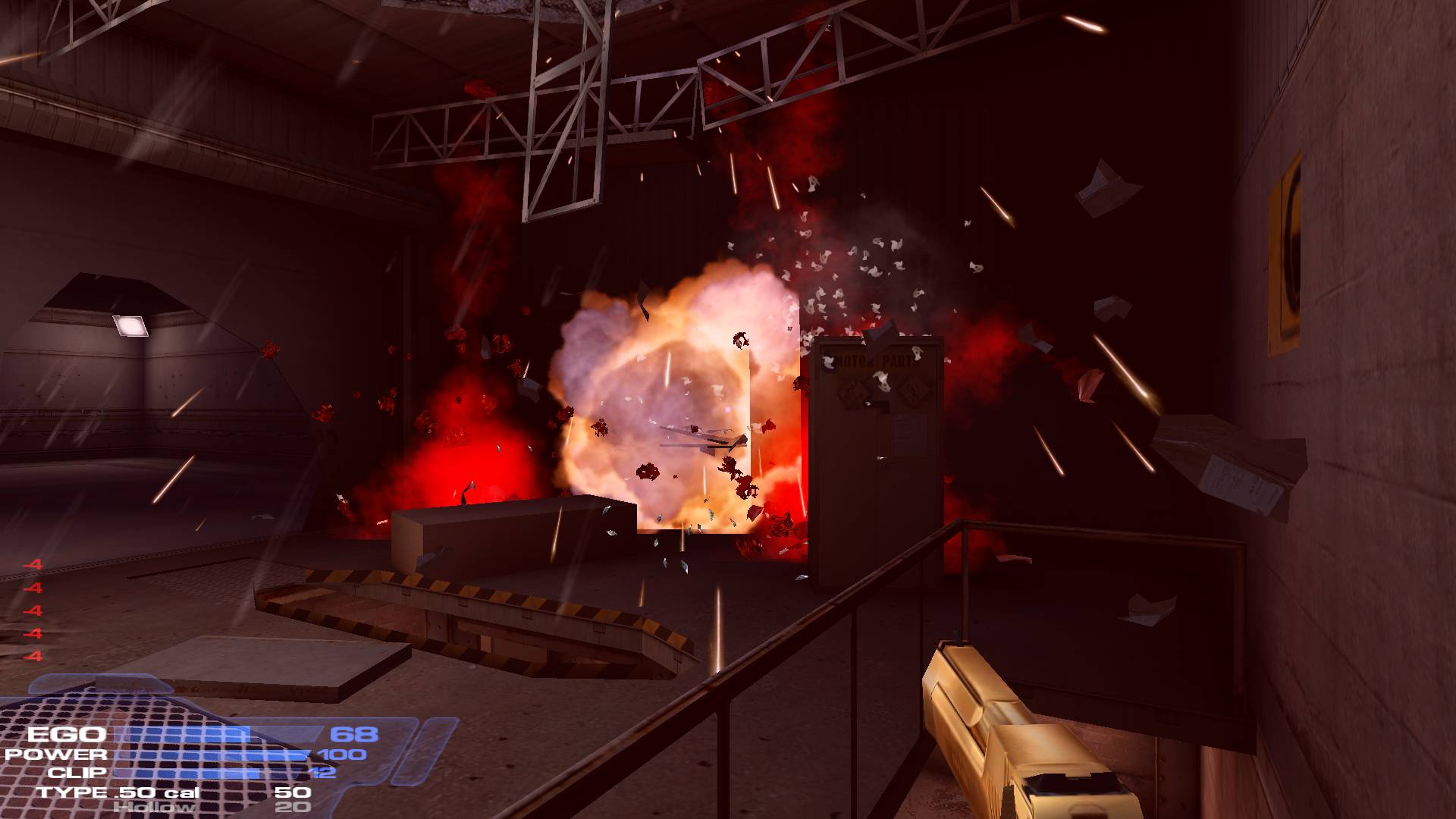Click the EGO value reading 68
This screenshot has height=819, width=1456.
pos(354,733)
